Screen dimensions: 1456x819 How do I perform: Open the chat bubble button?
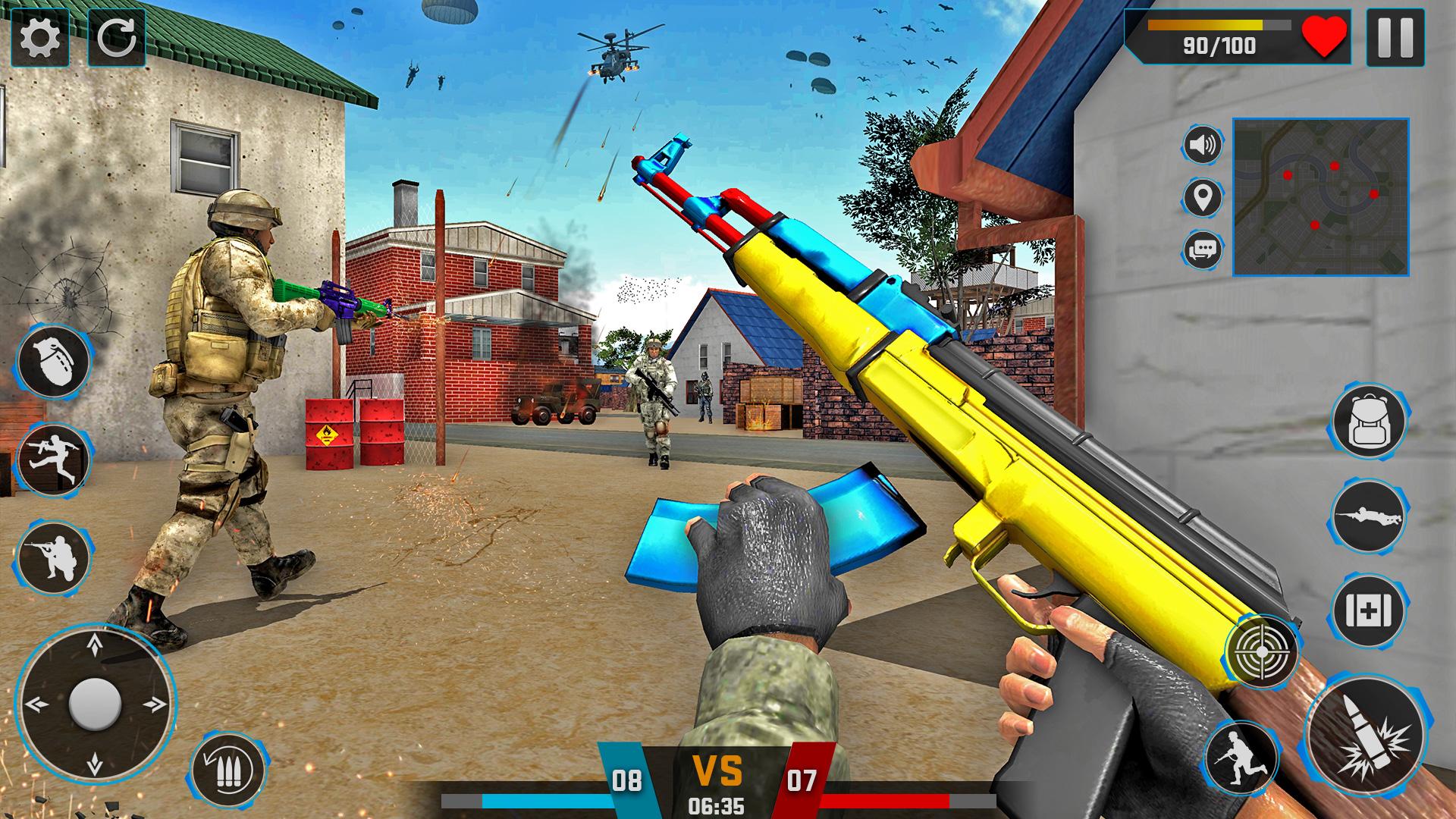(x=1203, y=249)
